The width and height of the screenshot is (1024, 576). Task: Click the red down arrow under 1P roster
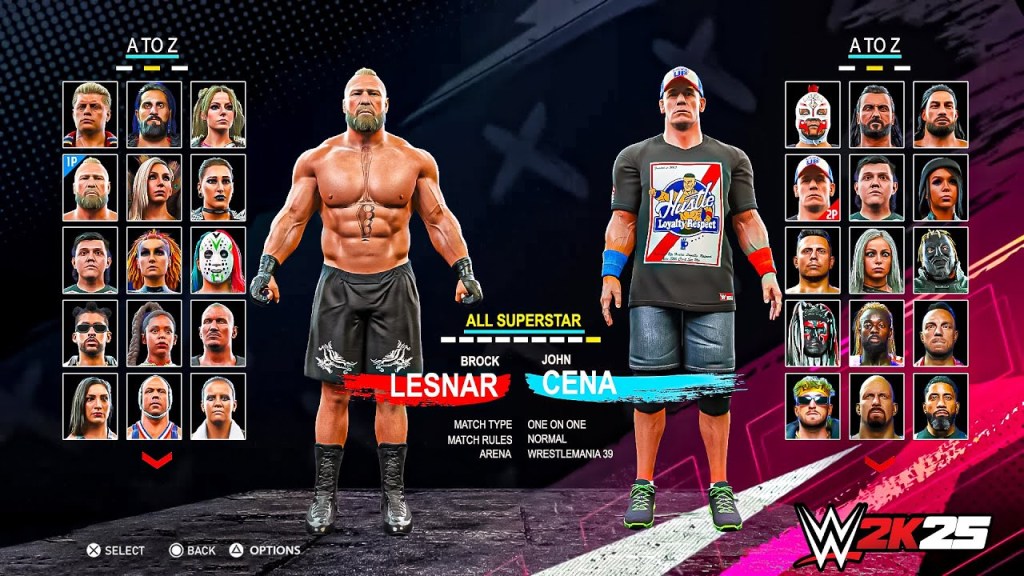click(x=156, y=459)
